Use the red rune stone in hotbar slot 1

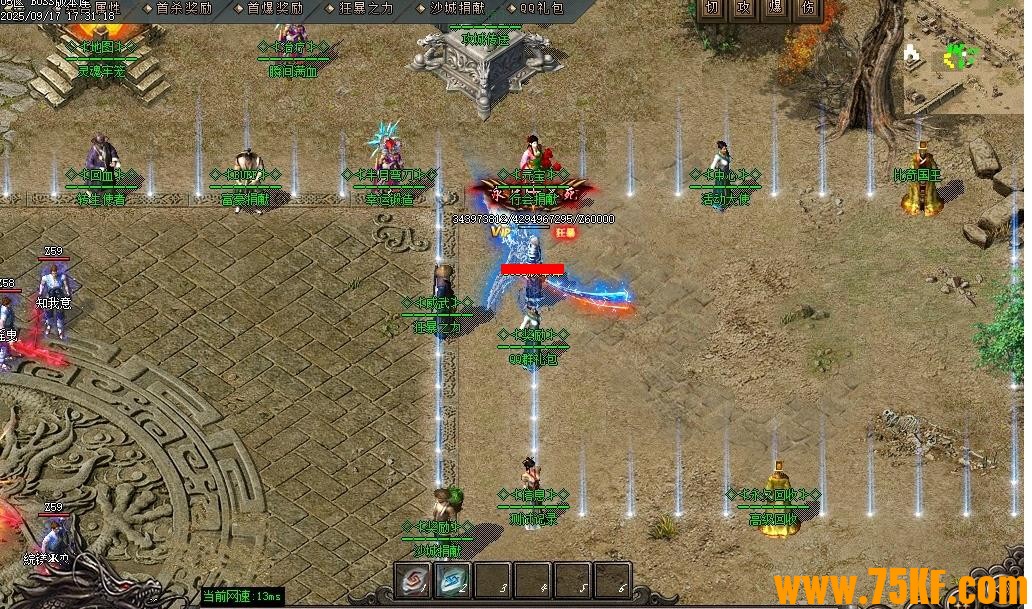[413, 579]
